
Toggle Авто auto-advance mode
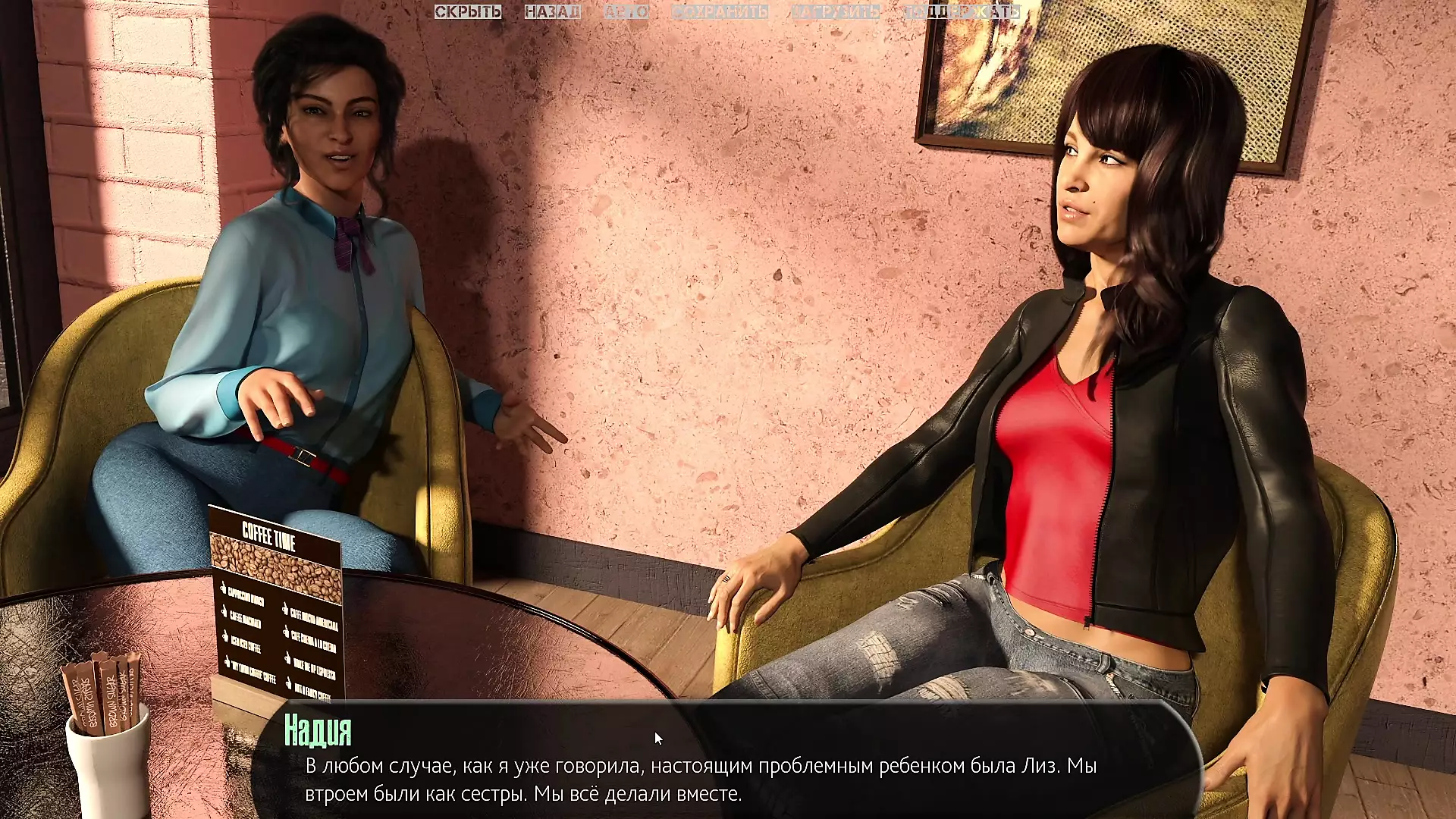click(626, 12)
